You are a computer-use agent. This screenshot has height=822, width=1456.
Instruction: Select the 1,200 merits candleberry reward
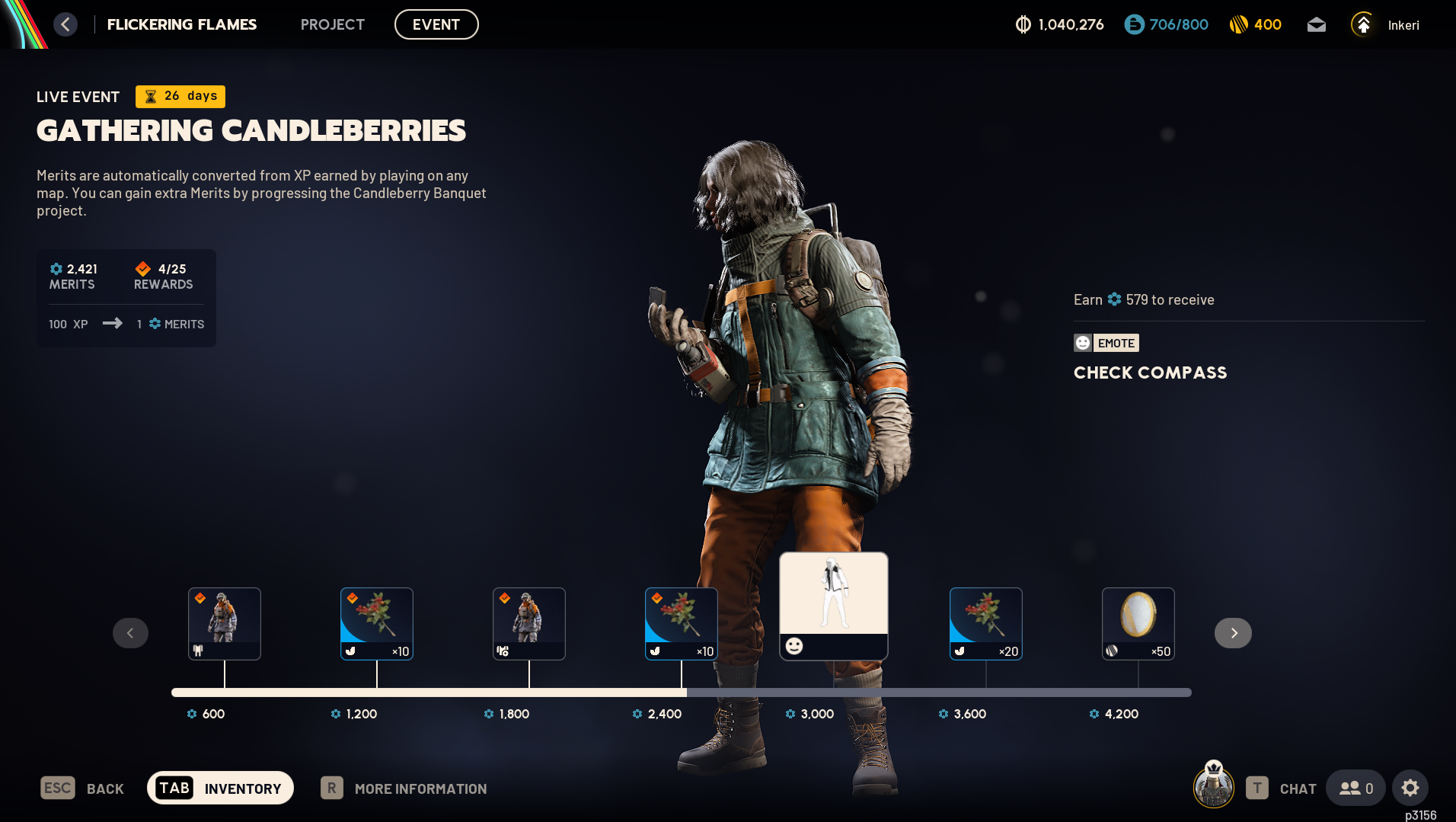pyautogui.click(x=376, y=623)
